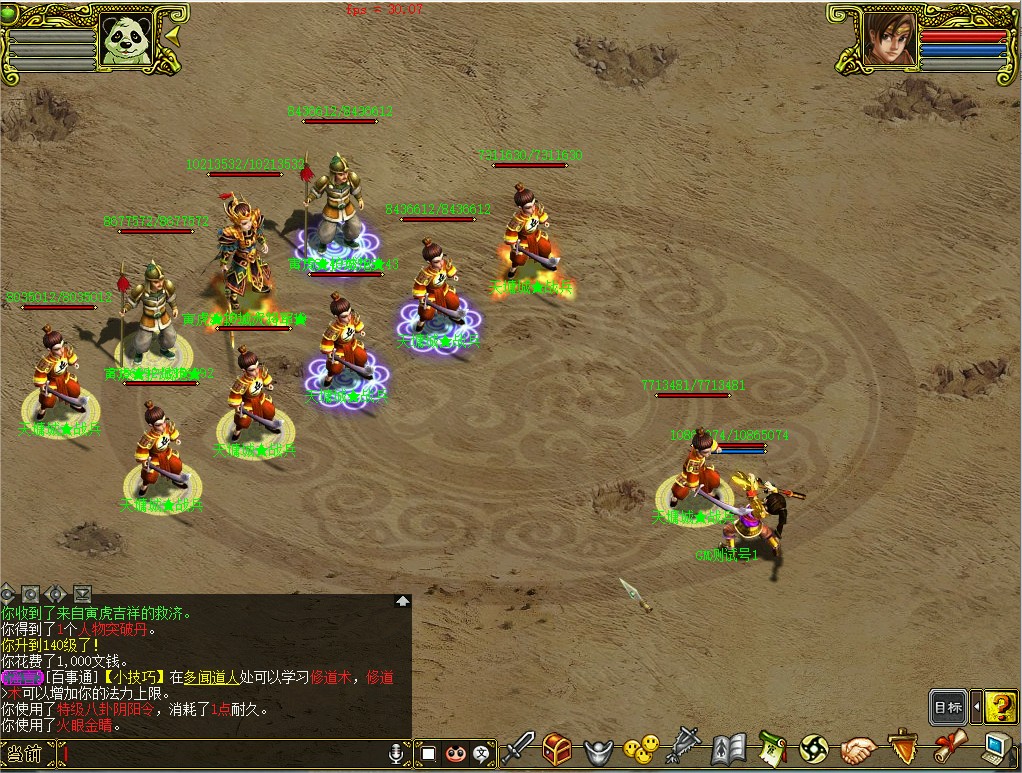Open the sword attack menu icon
This screenshot has height=773, width=1022.
(x=519, y=747)
